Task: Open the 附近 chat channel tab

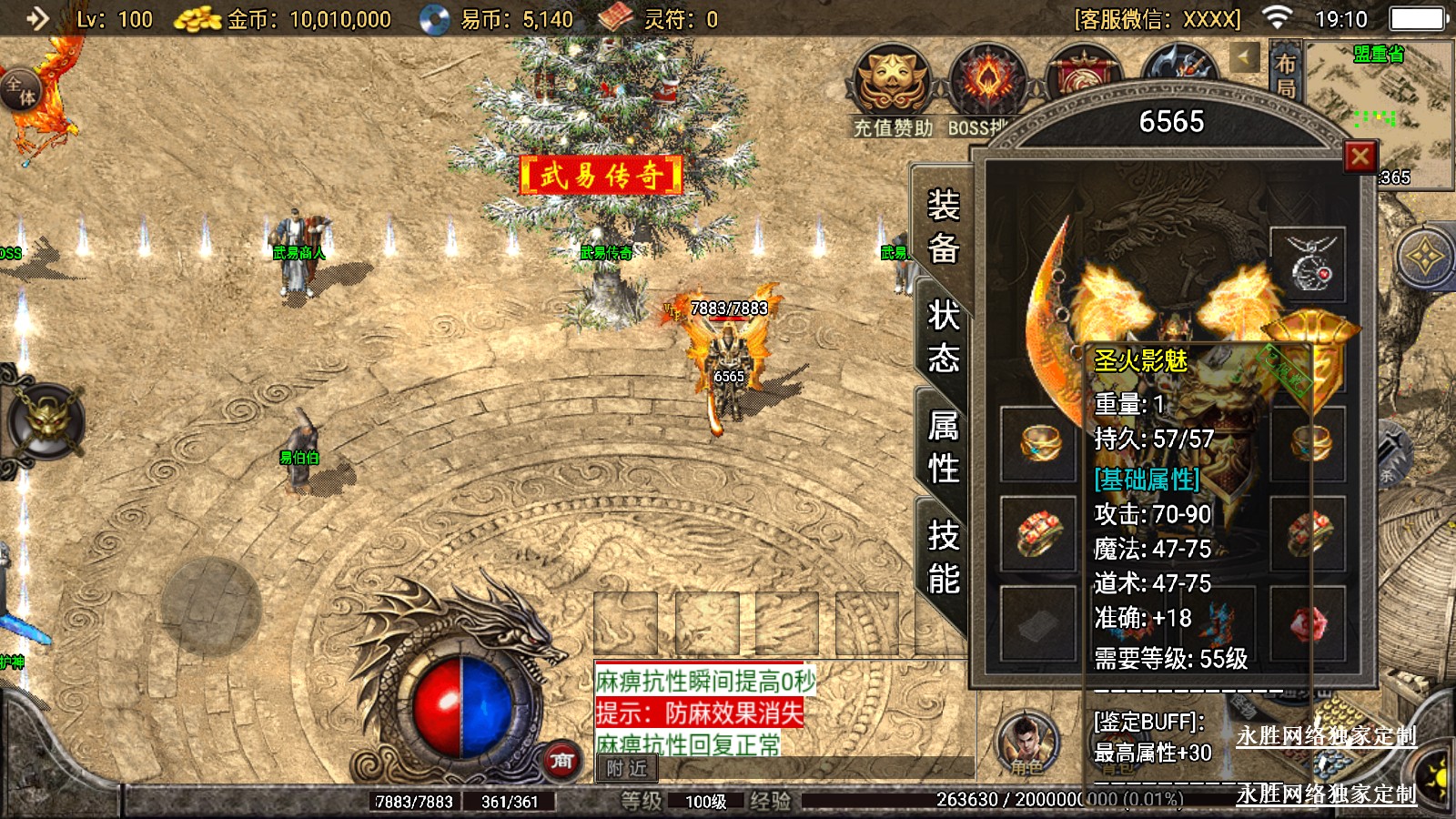Action: [627, 769]
